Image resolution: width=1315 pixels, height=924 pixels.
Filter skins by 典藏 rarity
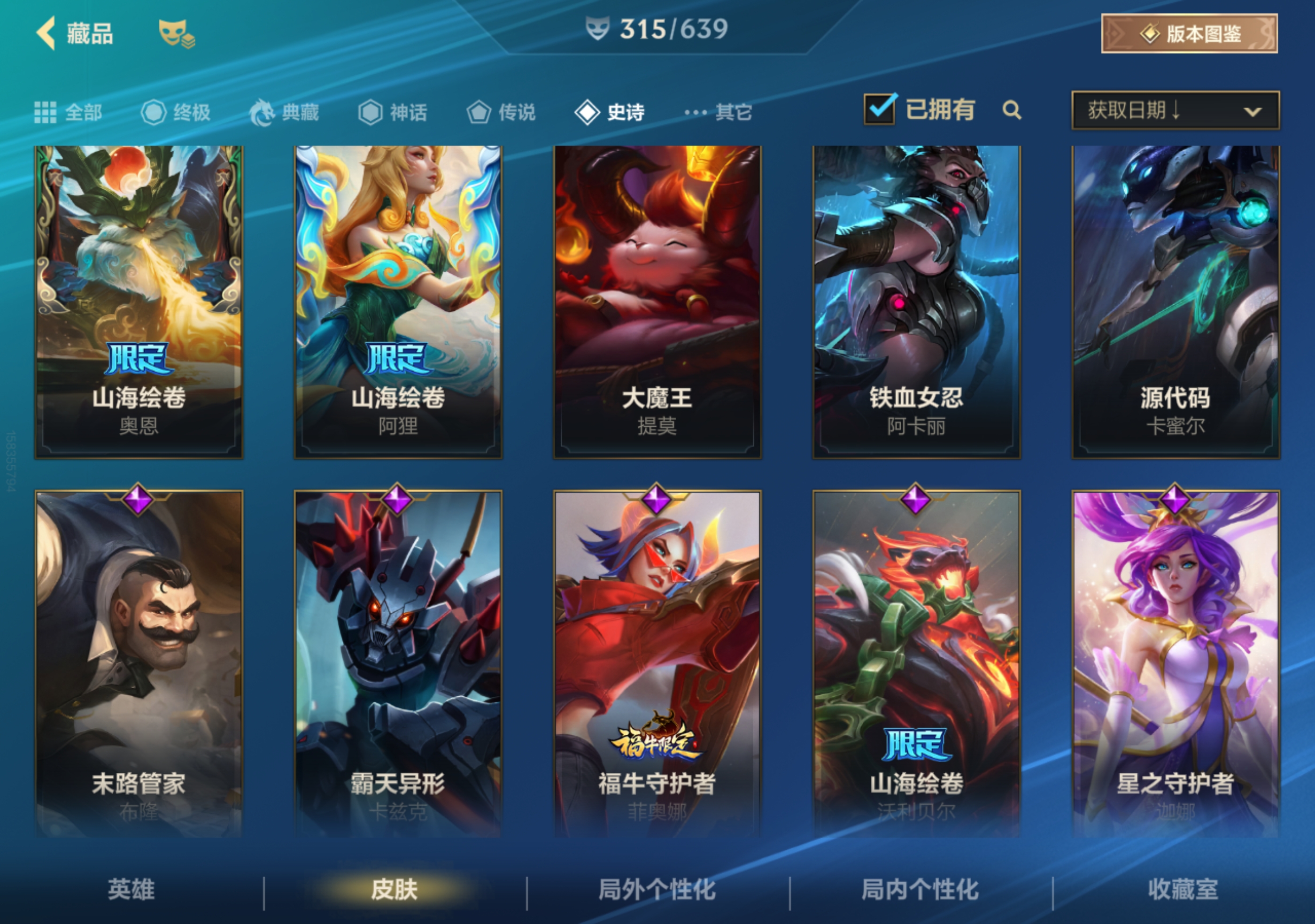tap(285, 112)
